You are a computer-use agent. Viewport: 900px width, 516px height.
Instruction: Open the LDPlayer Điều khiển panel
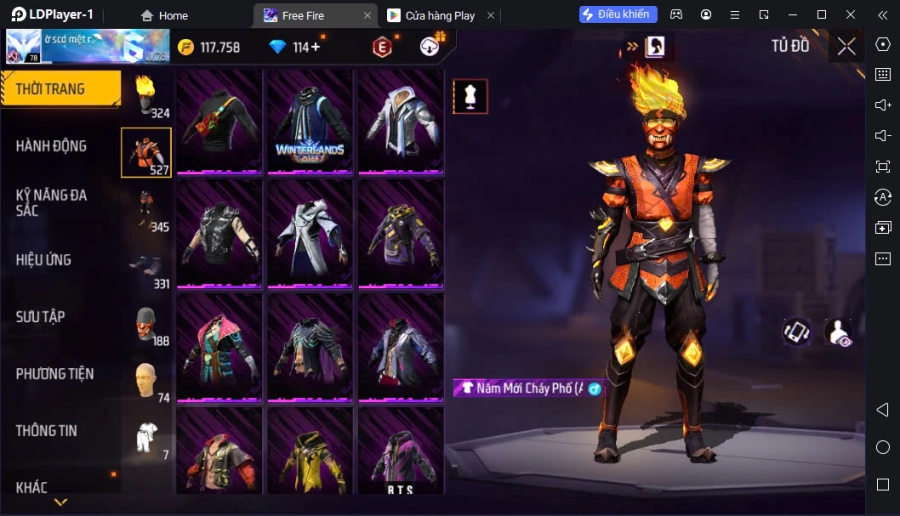pos(618,15)
